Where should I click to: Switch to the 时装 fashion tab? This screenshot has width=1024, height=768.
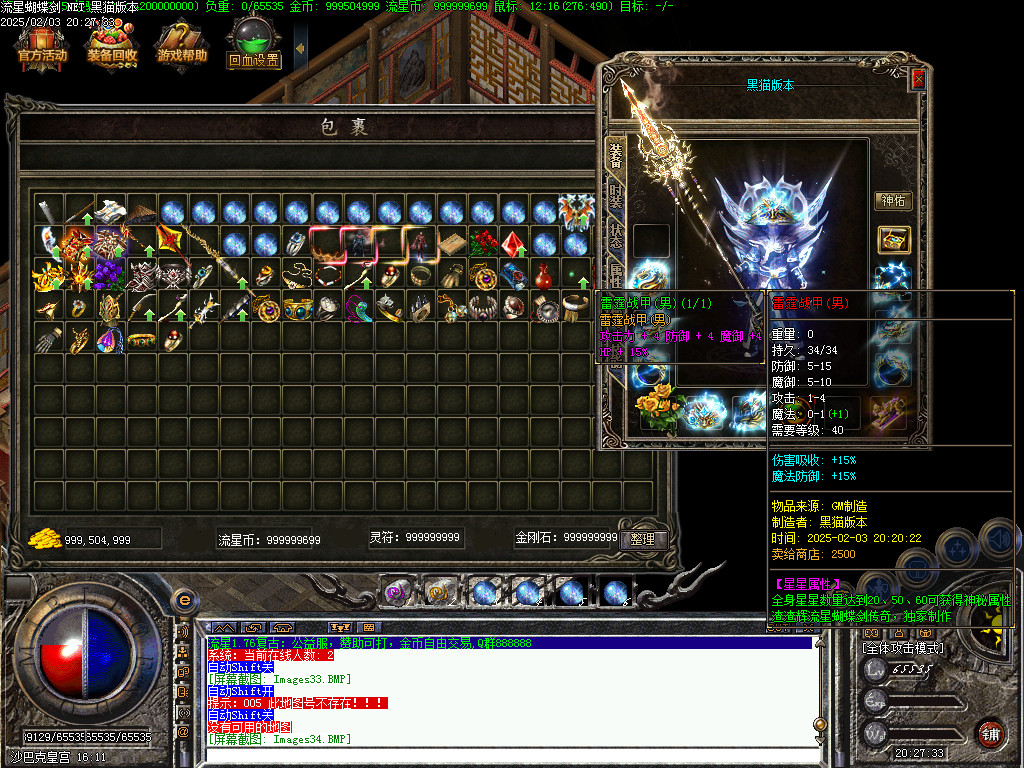point(616,198)
